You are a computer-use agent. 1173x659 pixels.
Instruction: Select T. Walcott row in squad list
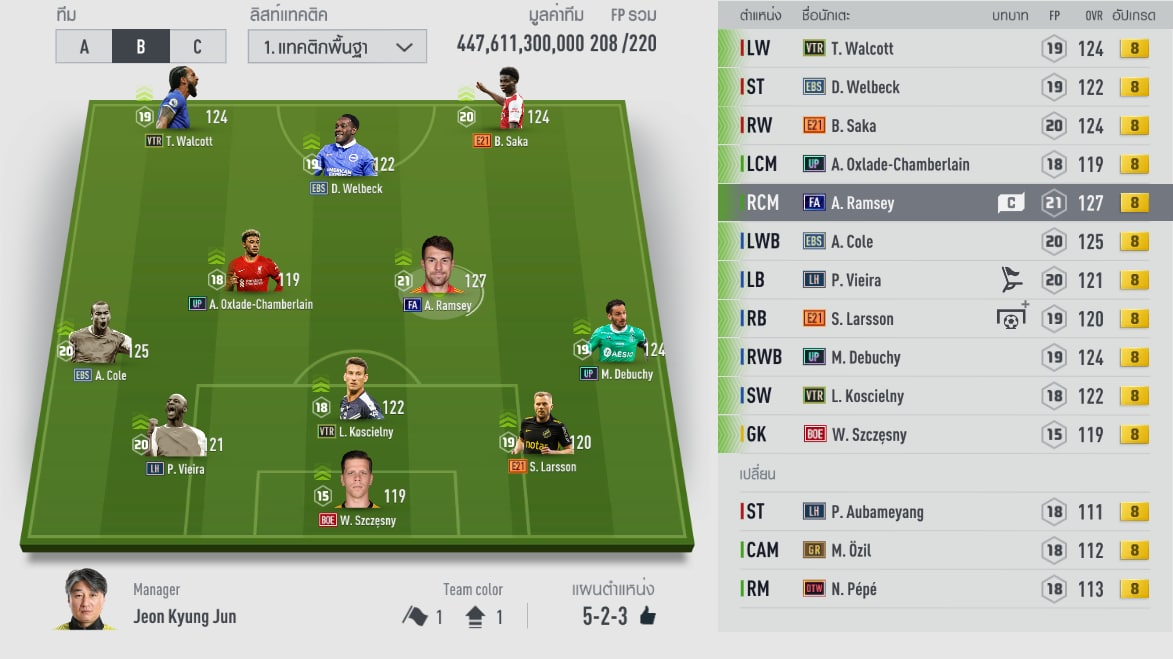coord(944,48)
